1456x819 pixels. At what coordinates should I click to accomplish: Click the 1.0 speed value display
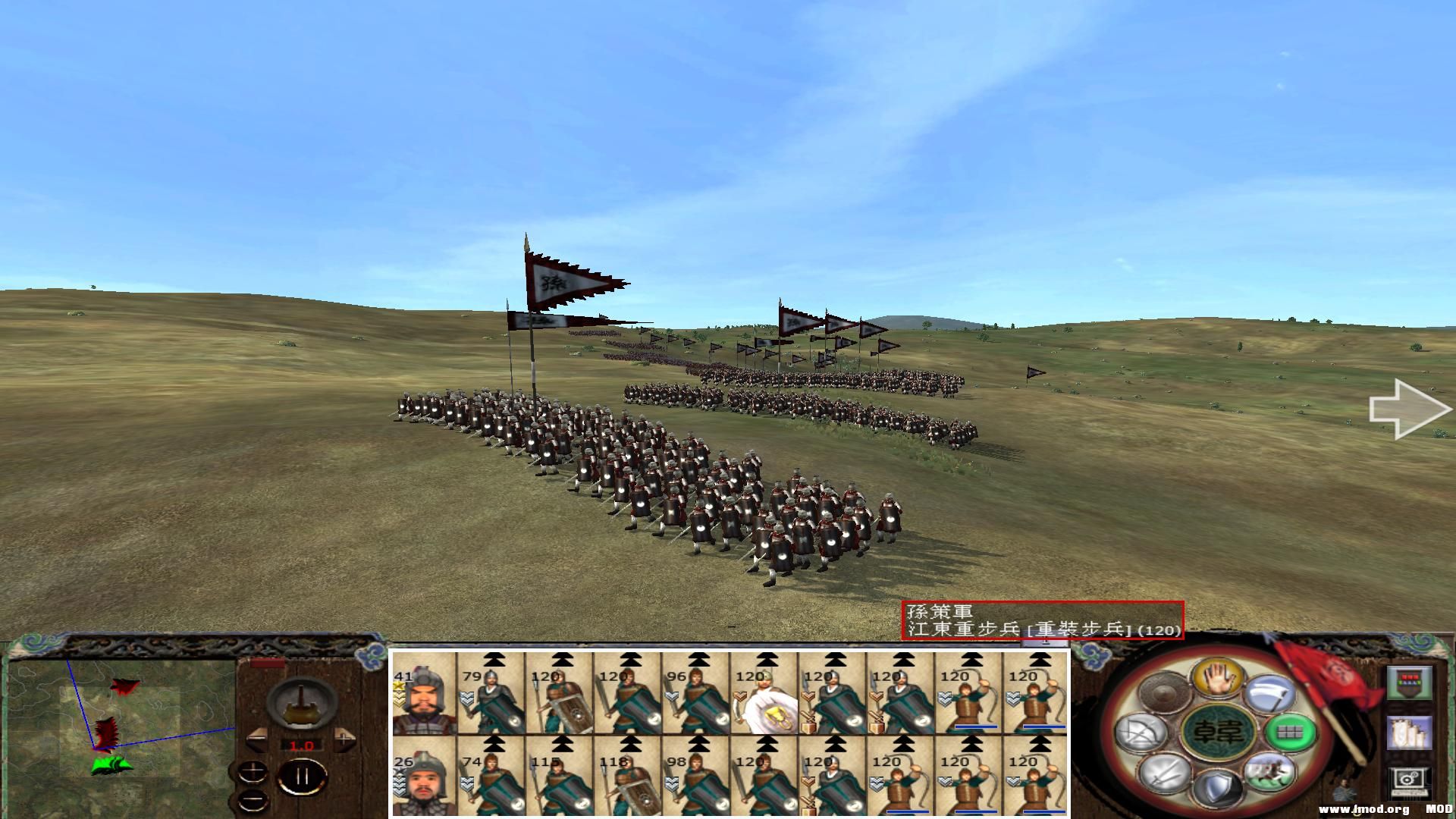302,745
